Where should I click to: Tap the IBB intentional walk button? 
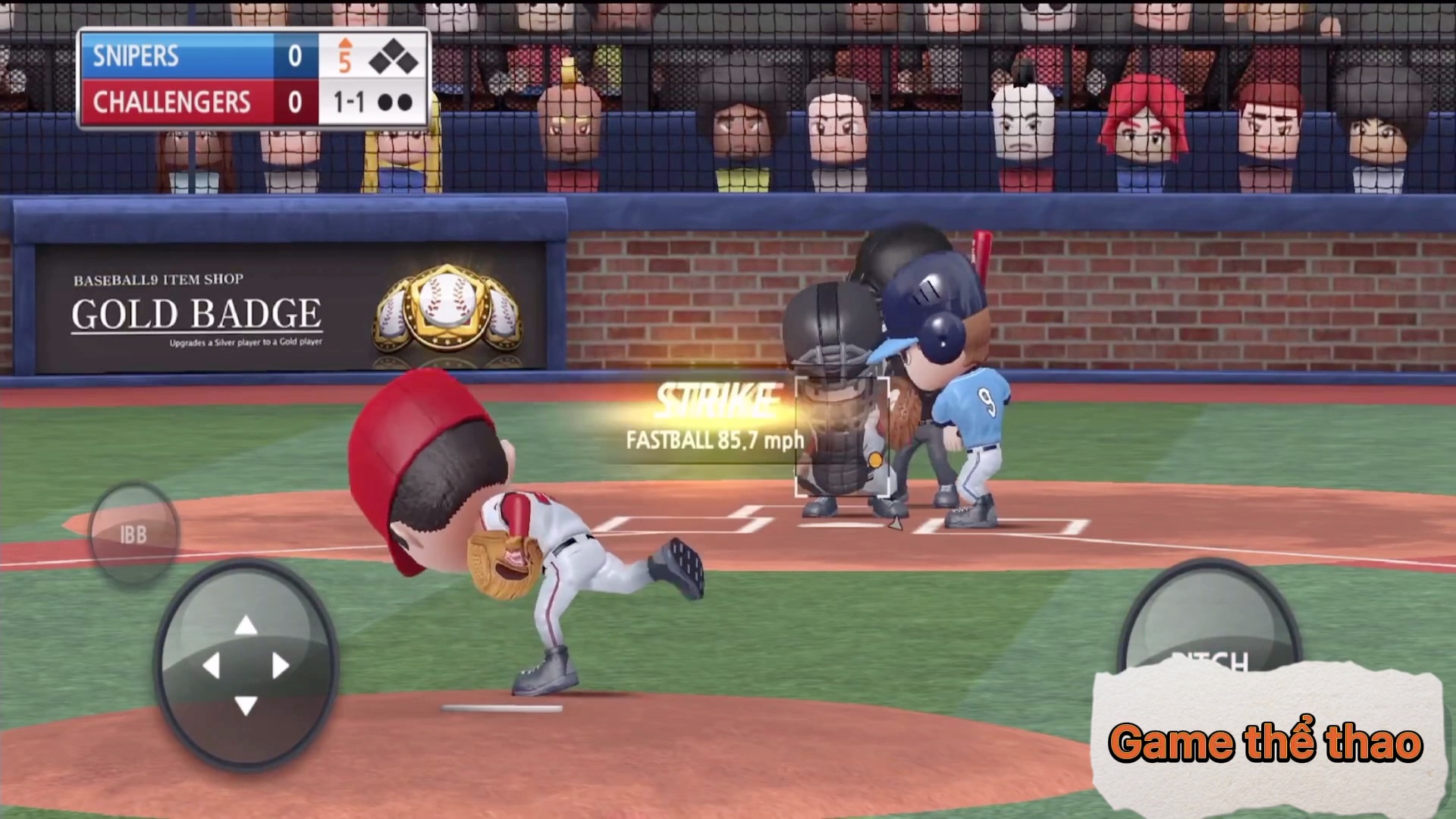(133, 535)
